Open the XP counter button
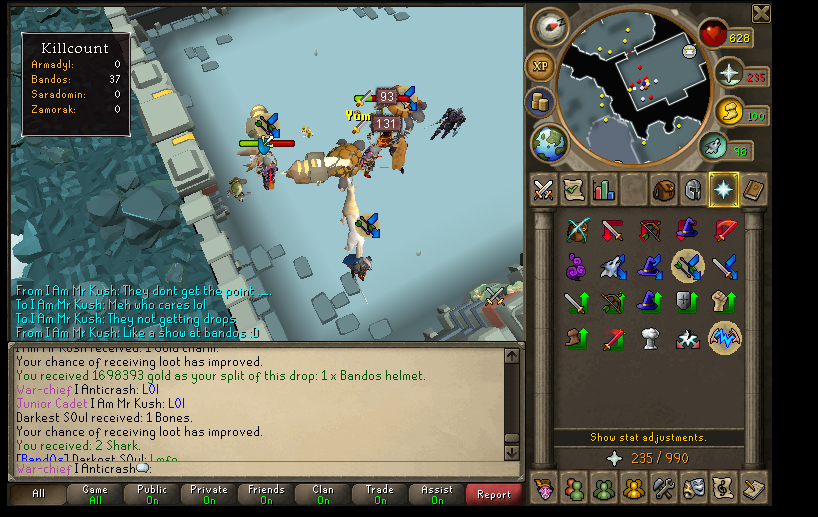Image resolution: width=818 pixels, height=517 pixels. click(x=540, y=67)
